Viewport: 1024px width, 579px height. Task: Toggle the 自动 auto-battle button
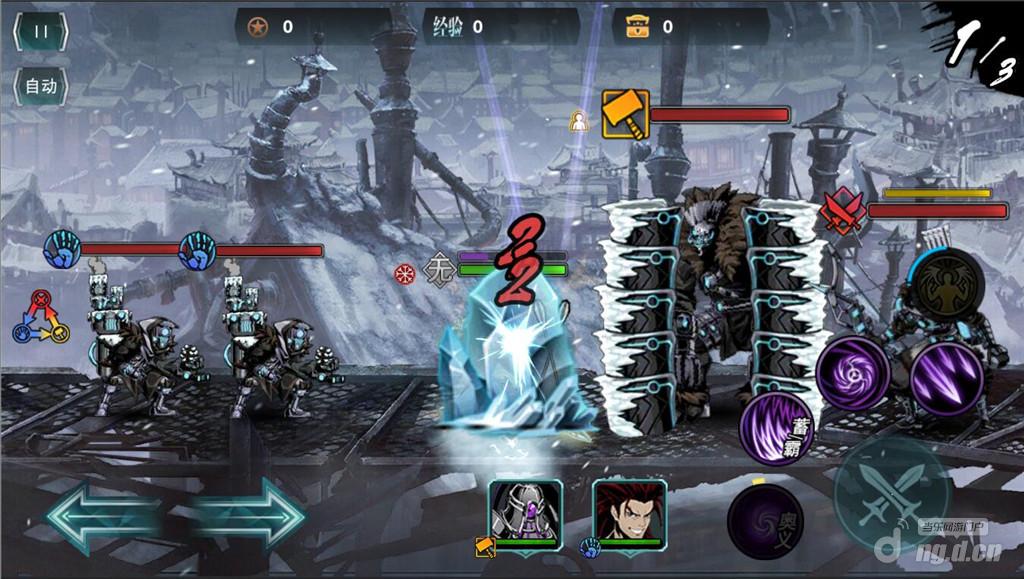click(x=40, y=86)
